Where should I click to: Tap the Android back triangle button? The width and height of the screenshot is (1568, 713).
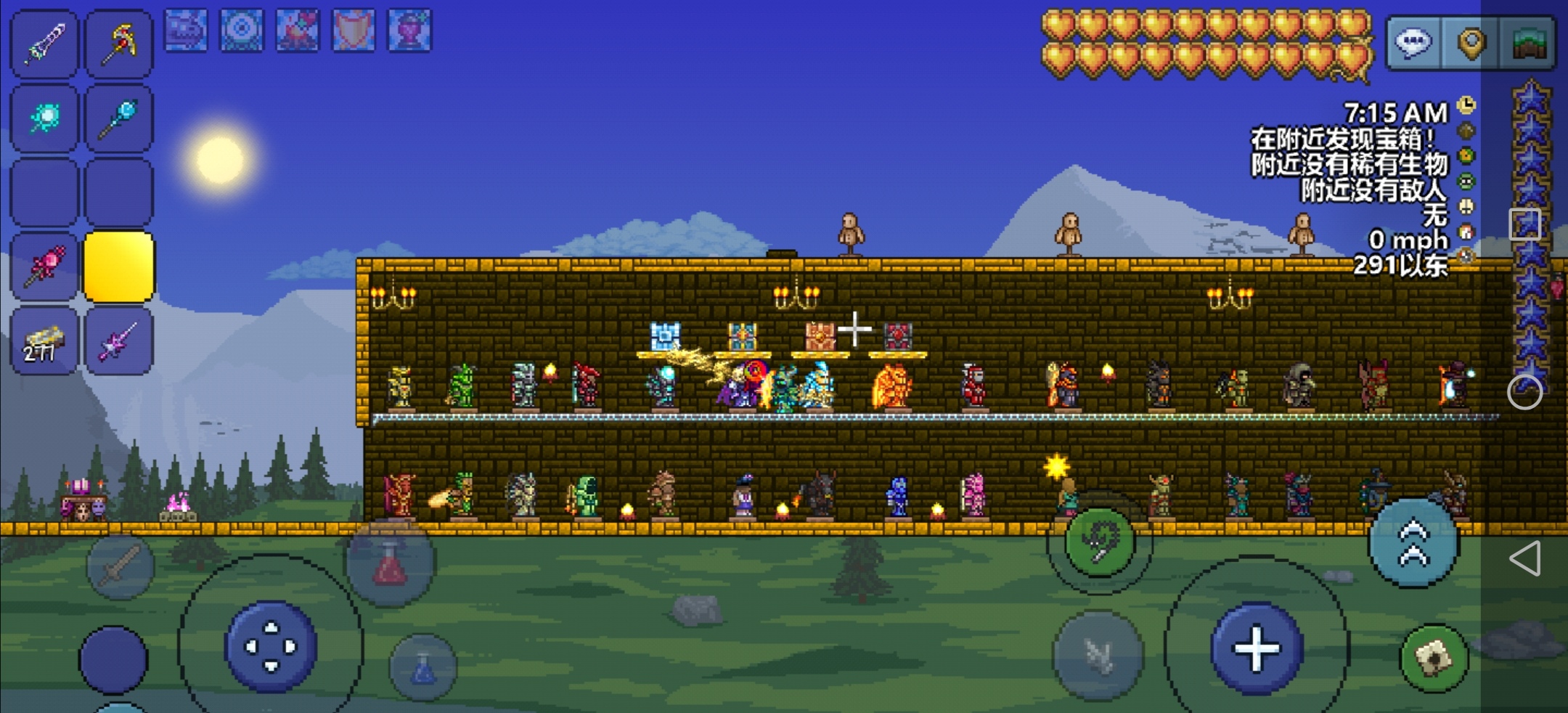(x=1524, y=558)
